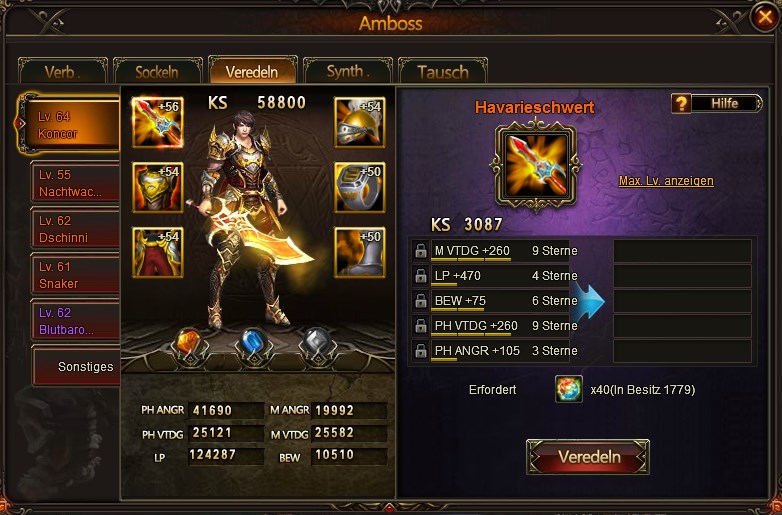Confirm with the red Veredeln button
The height and width of the screenshot is (515, 782).
click(x=588, y=457)
